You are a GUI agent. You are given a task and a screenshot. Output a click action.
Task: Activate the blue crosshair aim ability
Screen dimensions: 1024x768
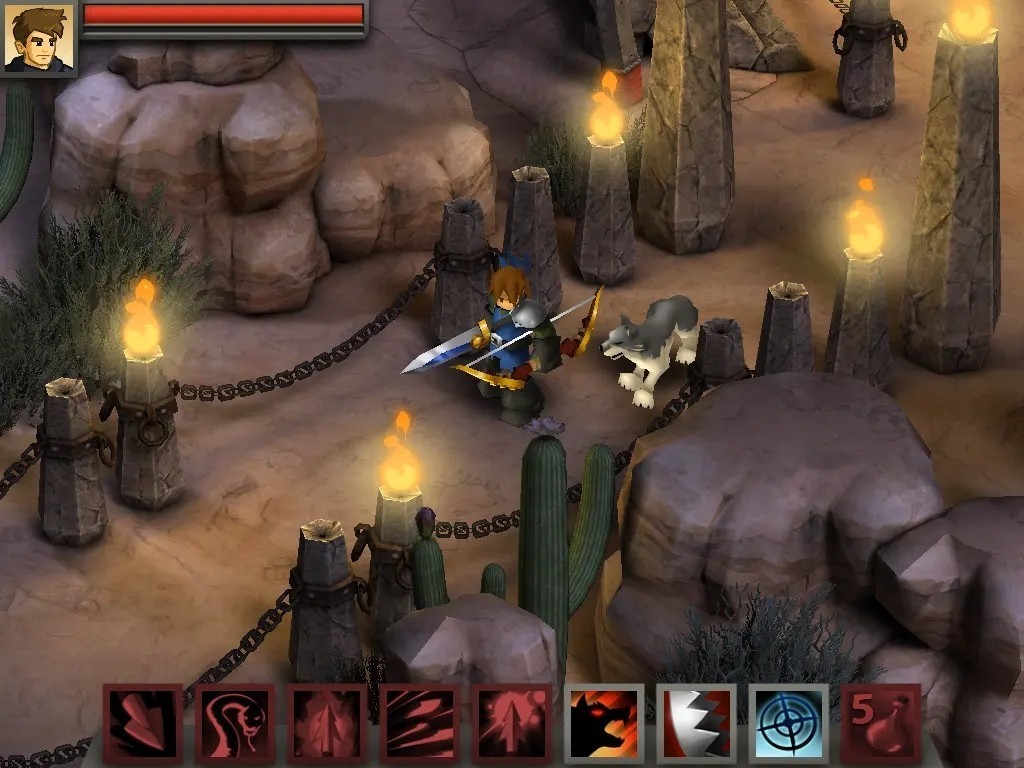788,723
